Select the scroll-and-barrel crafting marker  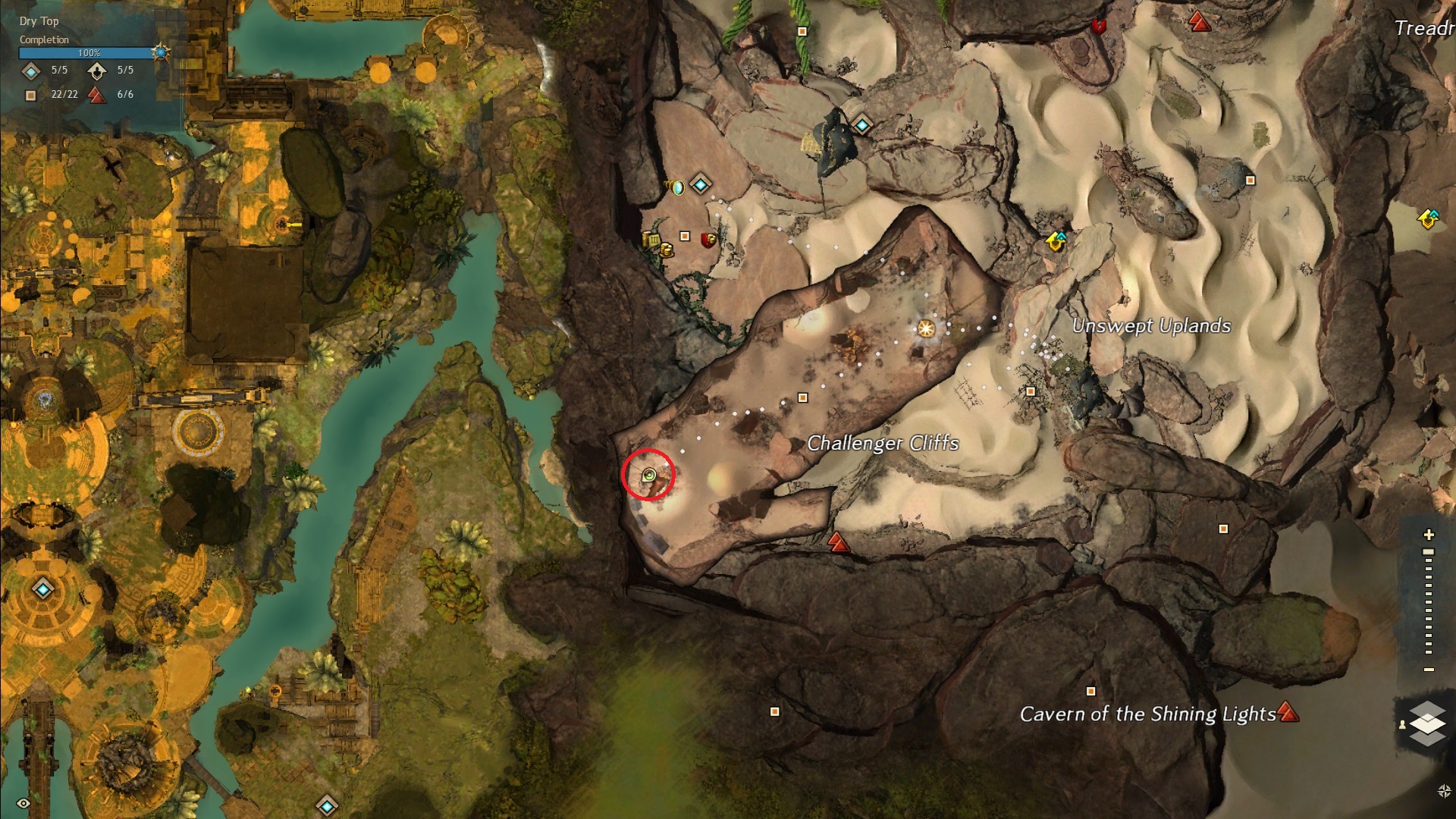[651, 240]
